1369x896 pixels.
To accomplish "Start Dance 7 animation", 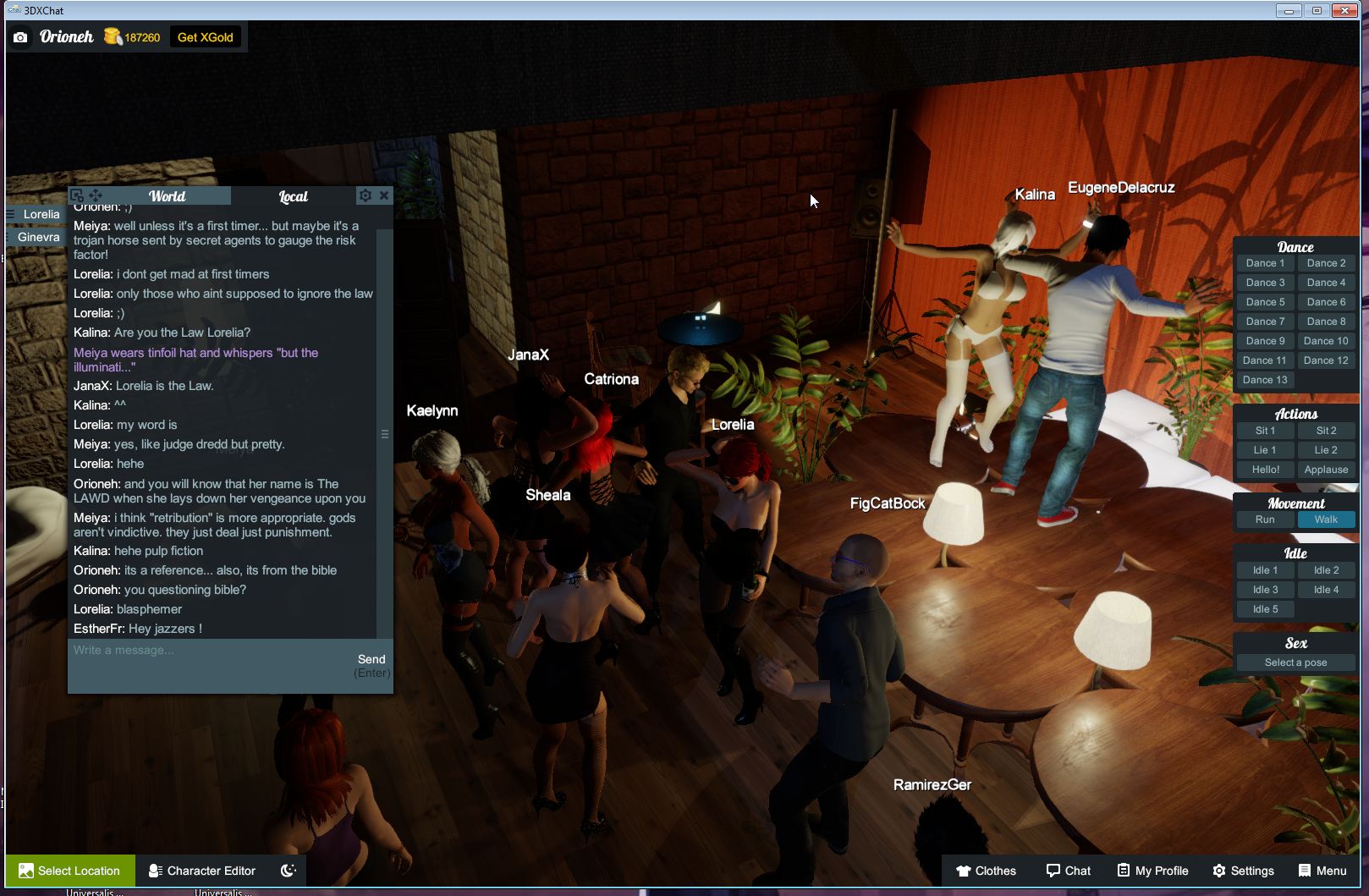I will [x=1263, y=322].
